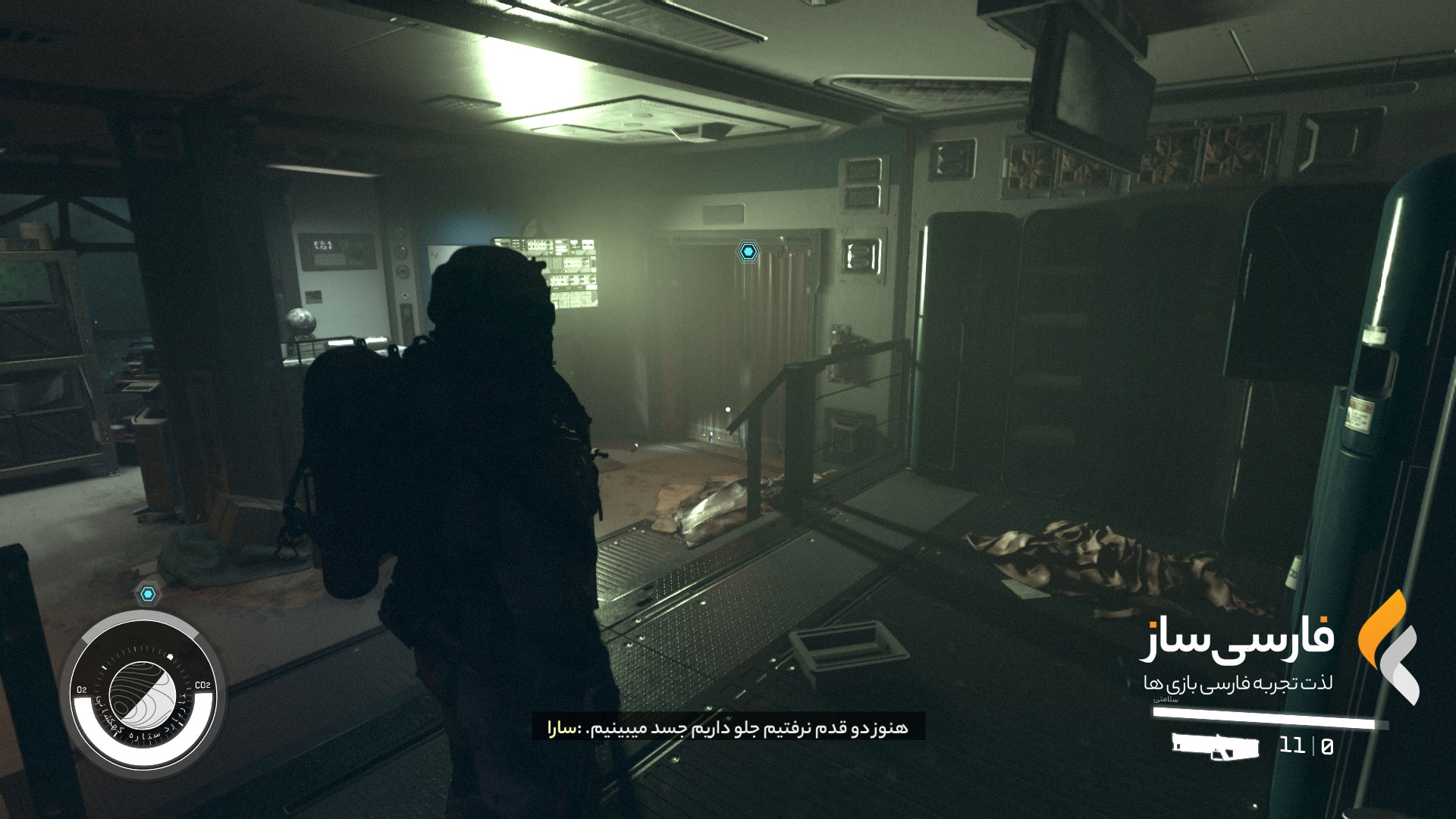Click the equipped rifle weapon icon
This screenshot has width=1456, height=819.
(x=1215, y=746)
